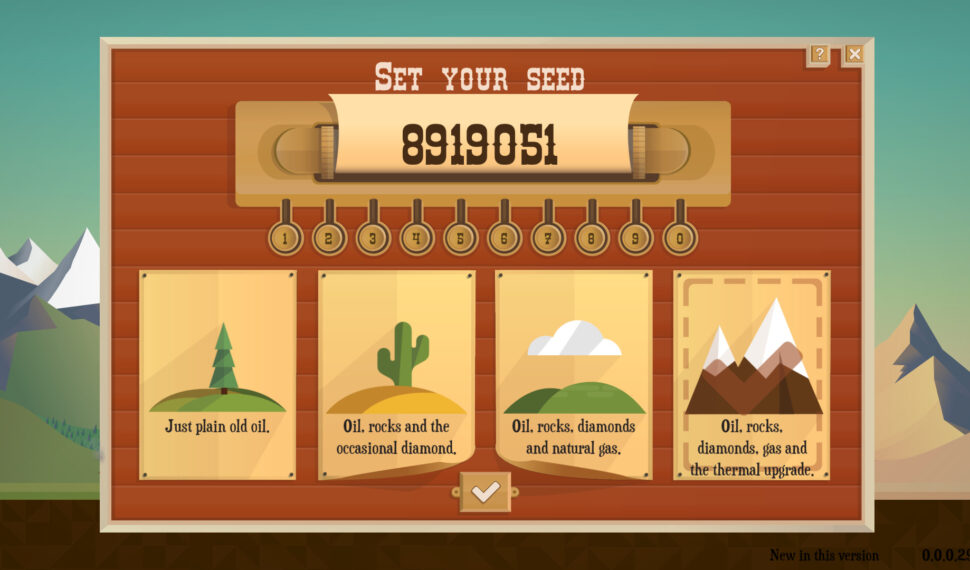The width and height of the screenshot is (970, 570).
Task: Pull the number 5 digit knob
Action: coord(461,238)
